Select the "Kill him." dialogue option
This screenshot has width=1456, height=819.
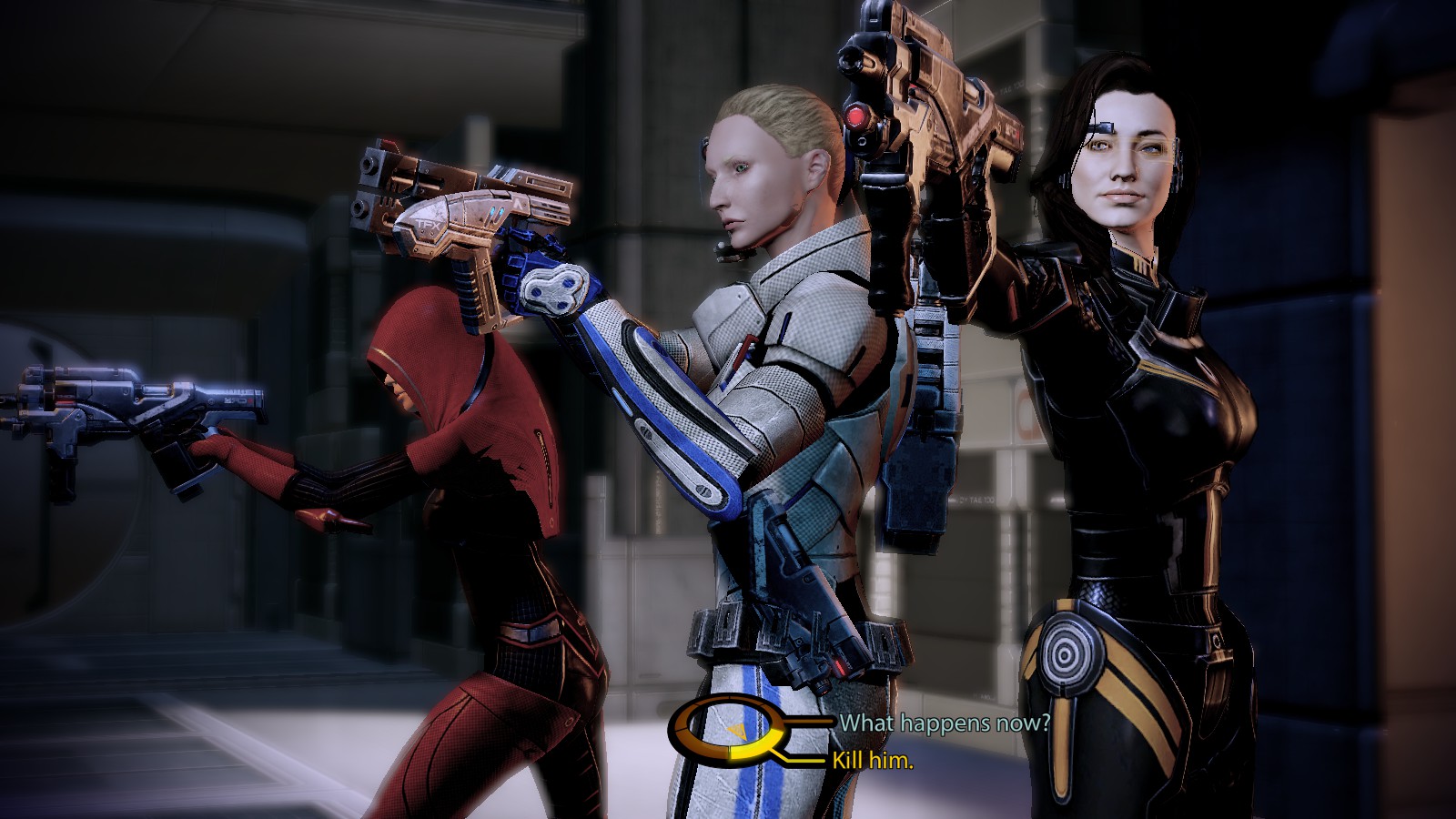point(873,761)
